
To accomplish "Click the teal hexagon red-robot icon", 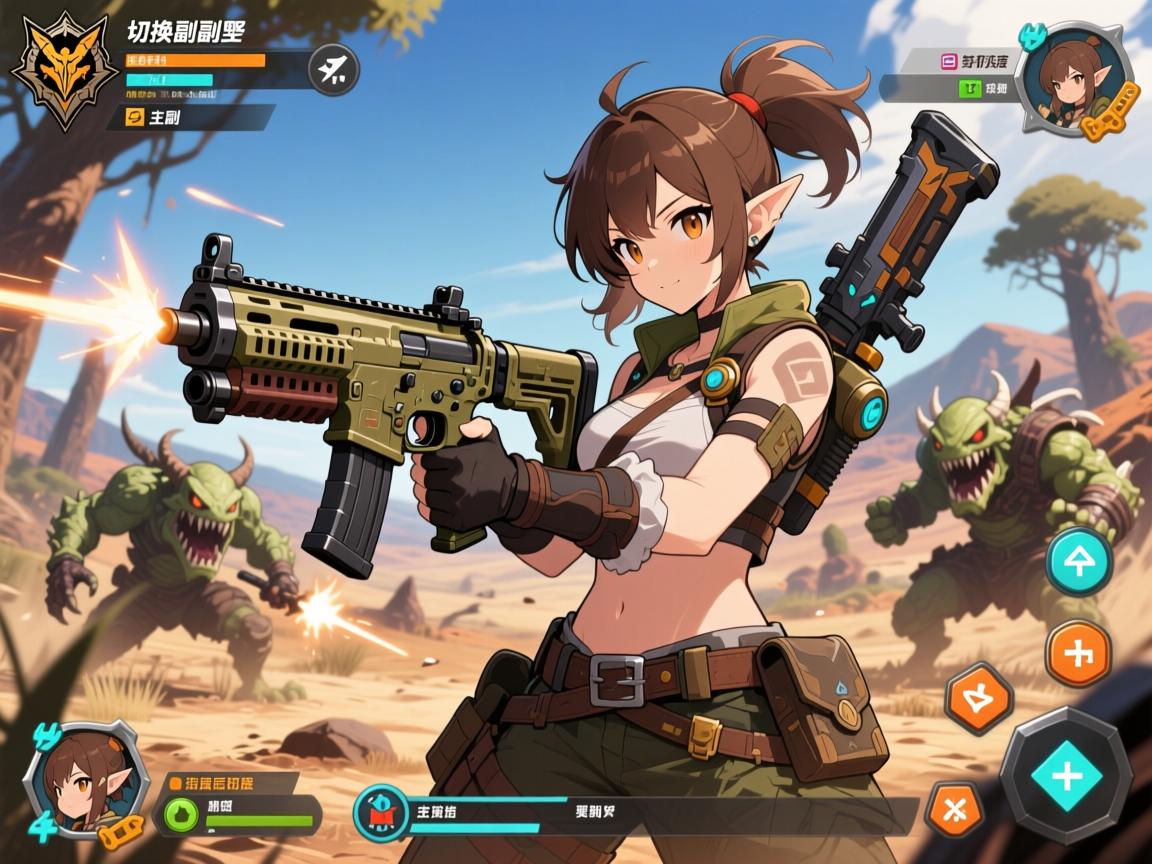I will [381, 812].
